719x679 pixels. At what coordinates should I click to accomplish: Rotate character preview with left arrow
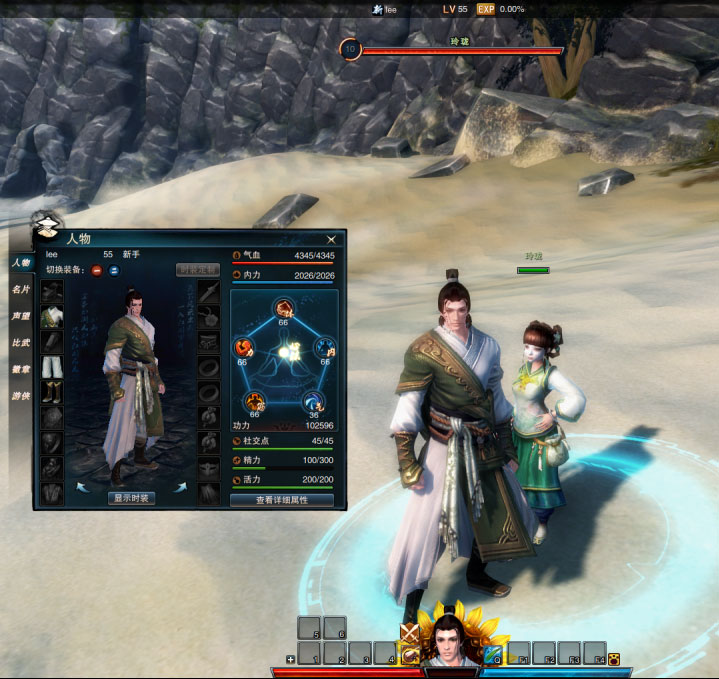coord(82,487)
